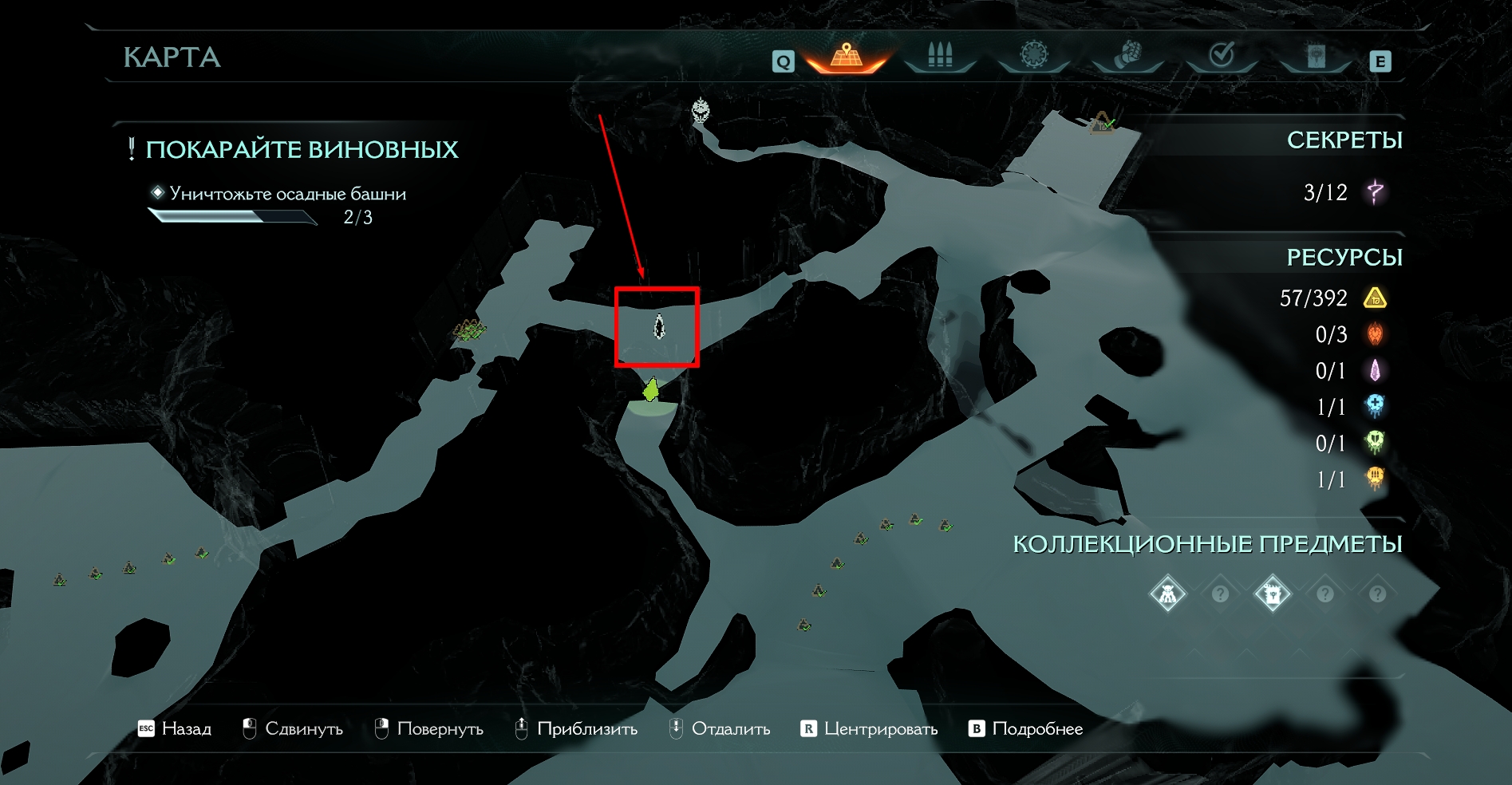This screenshot has width=1512, height=785.
Task: Select the collected toy figure collectible
Action: click(1167, 594)
